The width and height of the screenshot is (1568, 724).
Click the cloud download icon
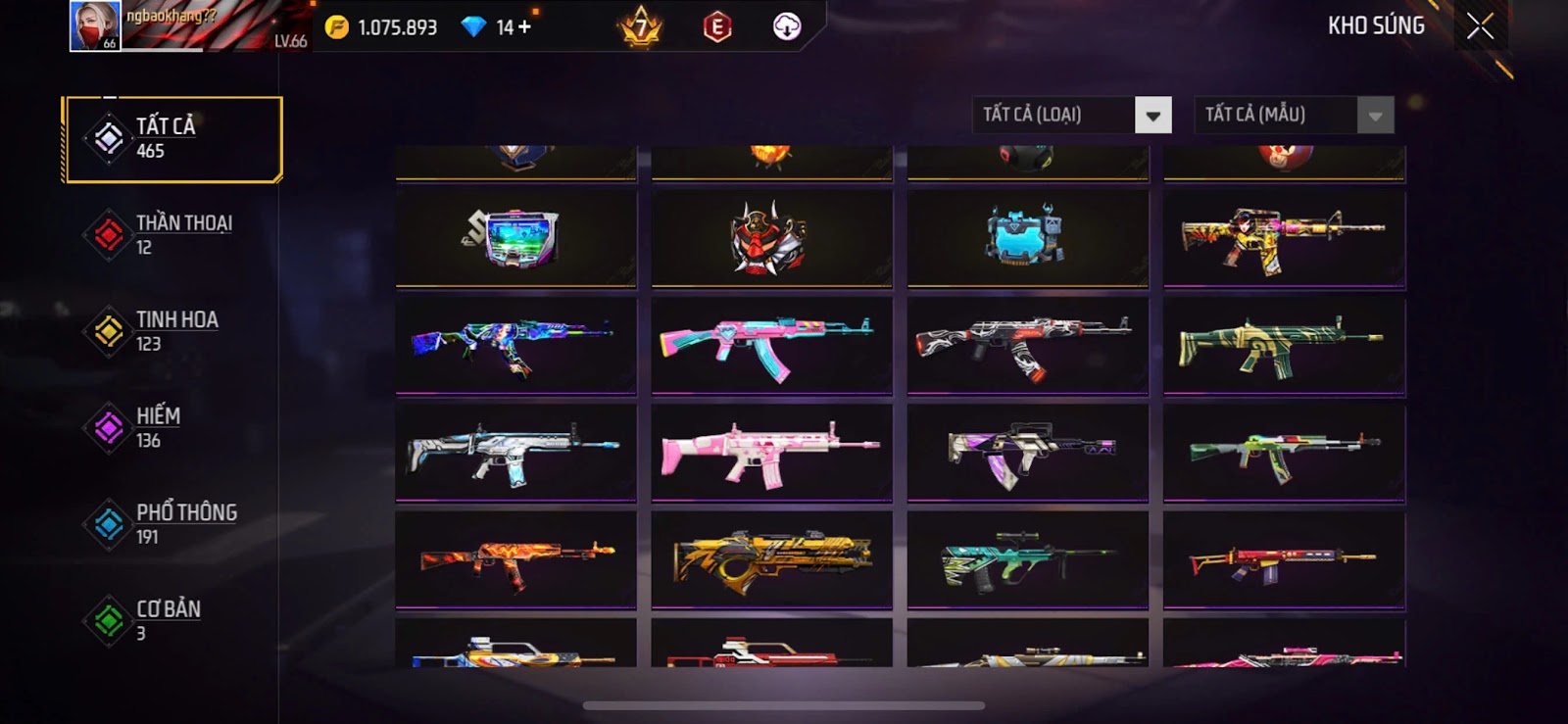[x=787, y=27]
